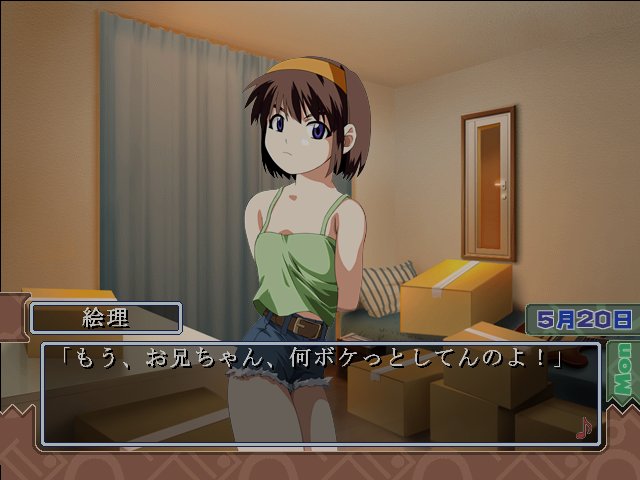Advance the dialogue by clicking the text box
The height and width of the screenshot is (480, 640).
tap(320, 395)
